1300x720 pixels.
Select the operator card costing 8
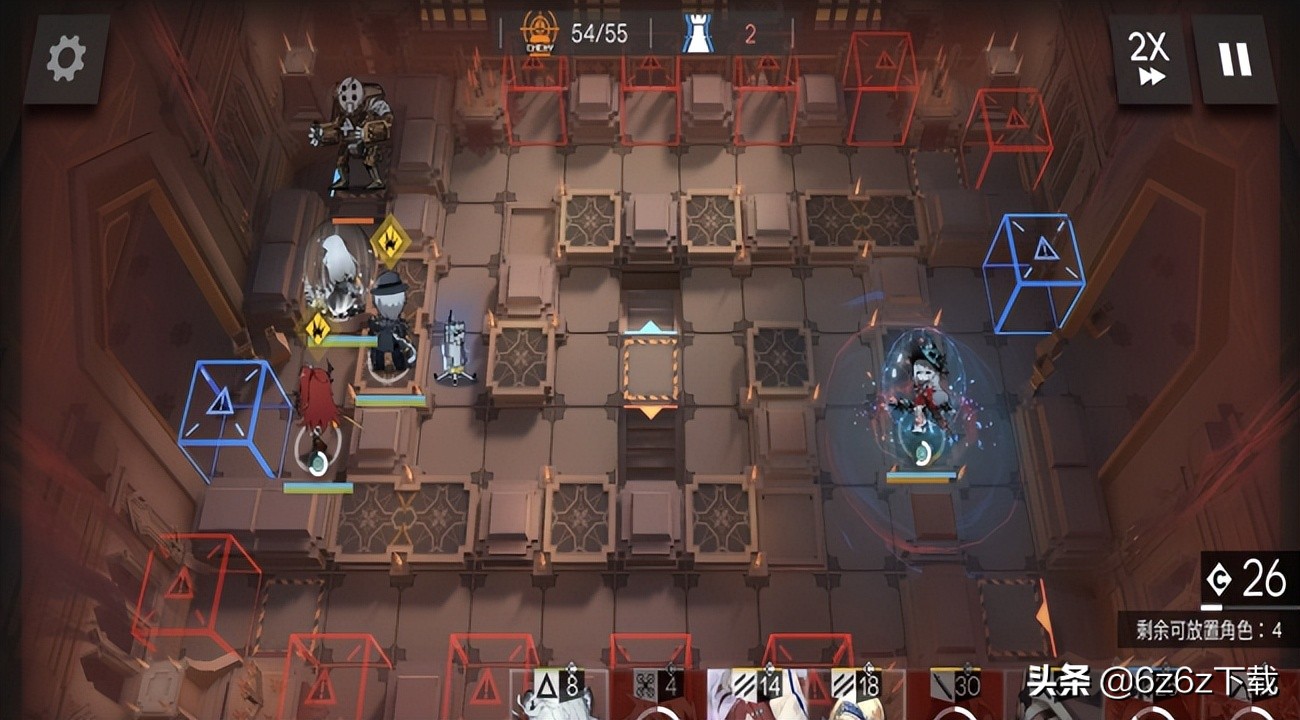point(560,694)
